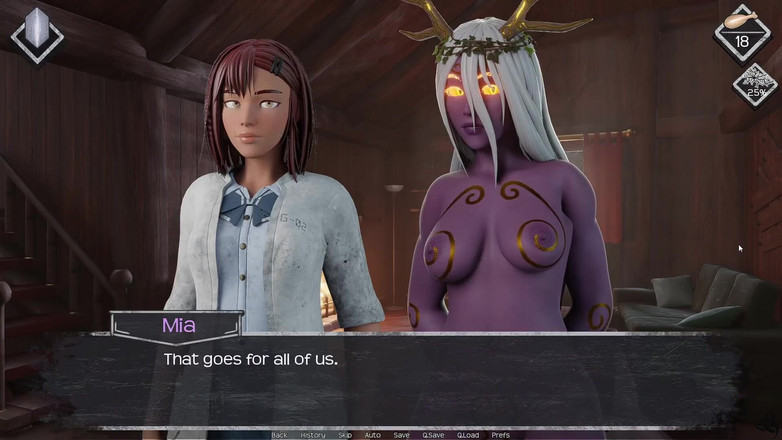This screenshot has height=440, width=782.
Task: Click the silver crystal diamond icon
Action: pos(37,35)
